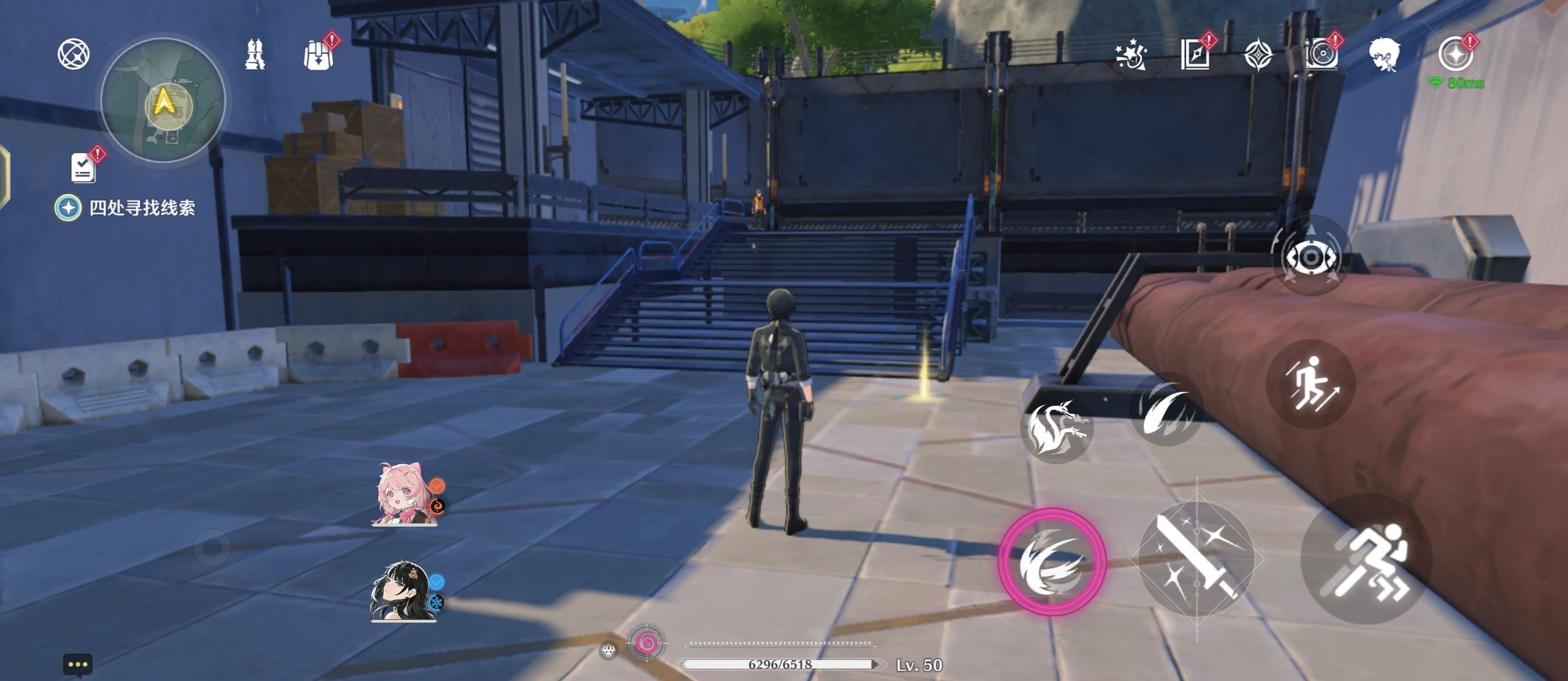Open the backpack inventory

pyautogui.click(x=319, y=55)
